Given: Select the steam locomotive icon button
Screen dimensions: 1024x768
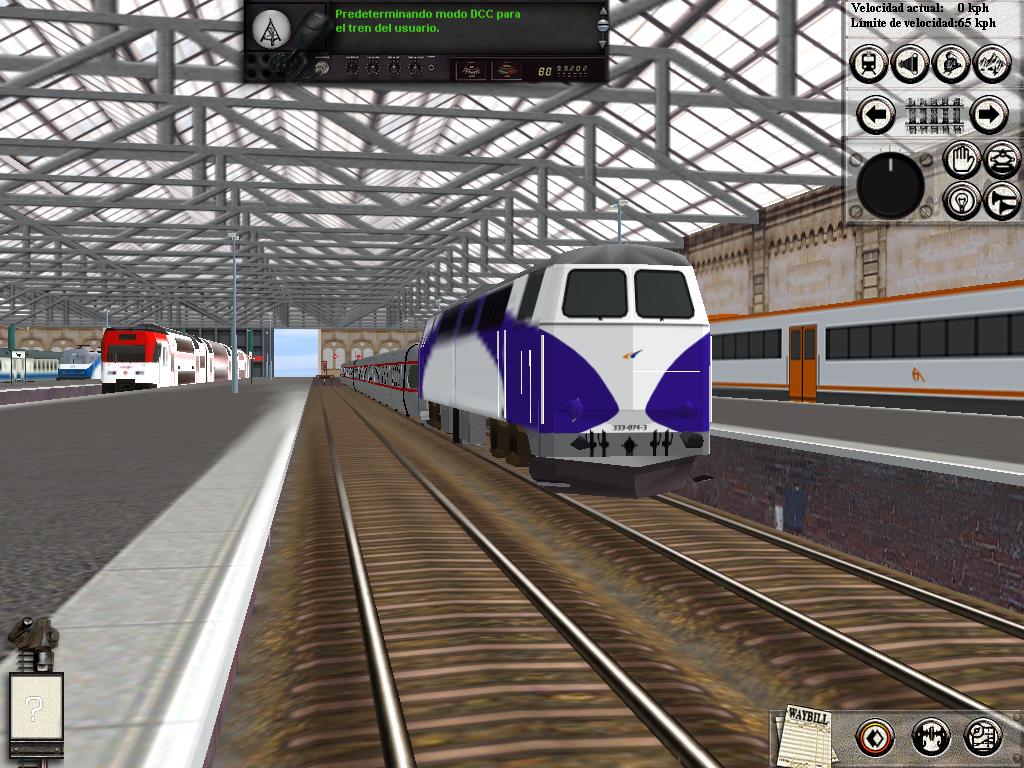Looking at the screenshot, I should click(x=951, y=64).
